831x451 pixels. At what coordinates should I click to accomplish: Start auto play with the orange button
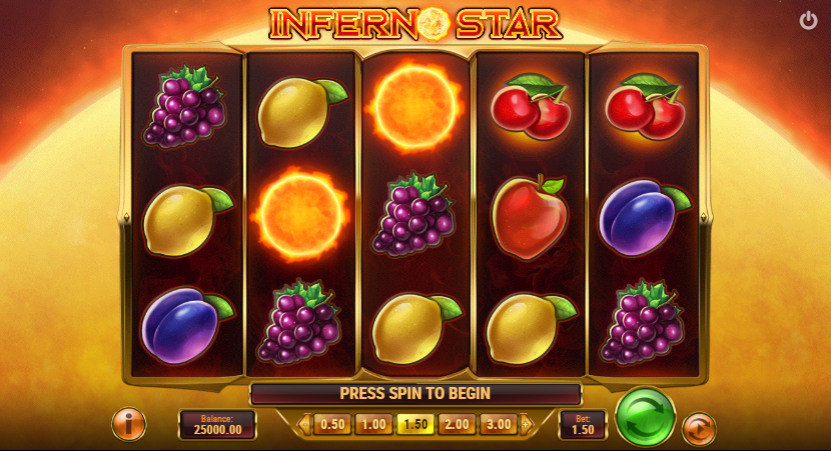click(699, 429)
